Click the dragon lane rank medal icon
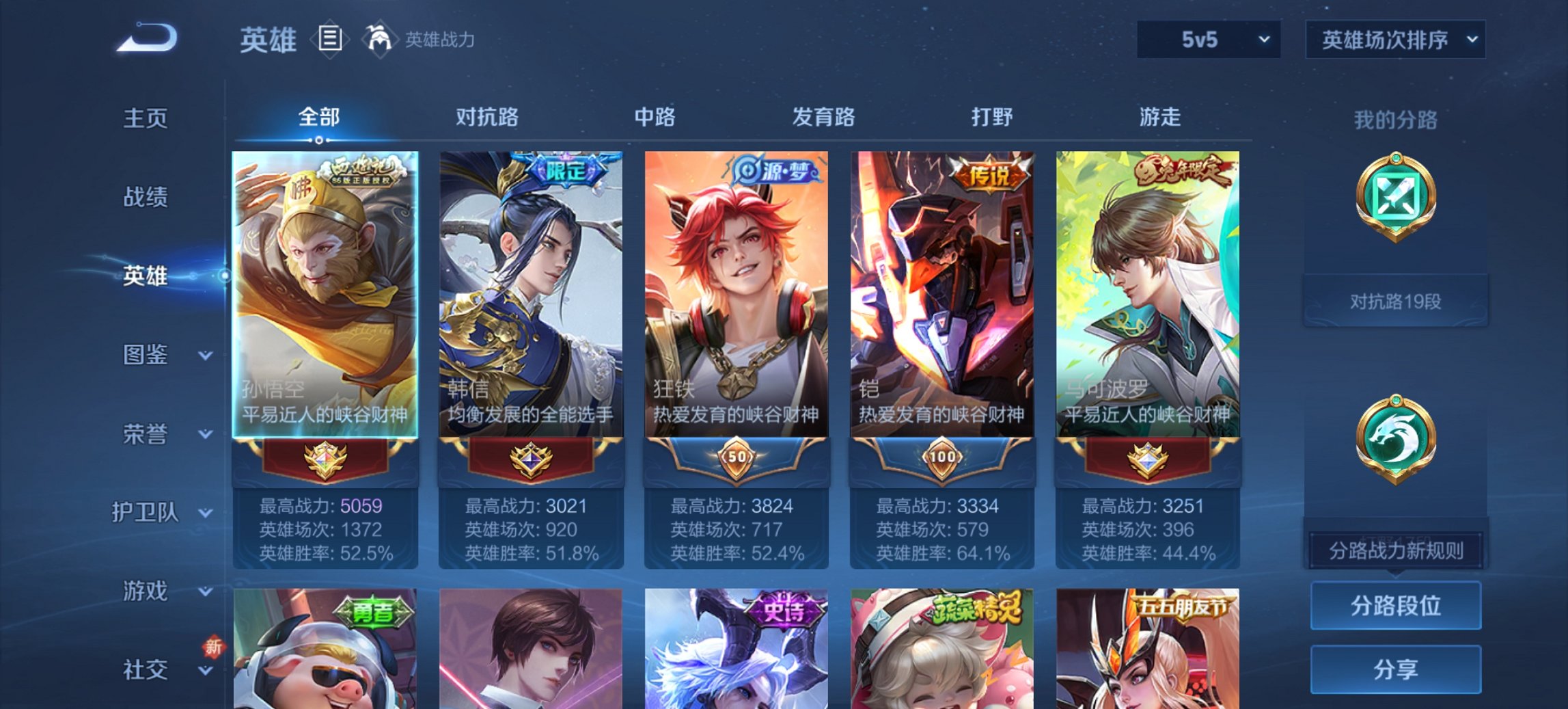The height and width of the screenshot is (709, 1568). (1395, 438)
